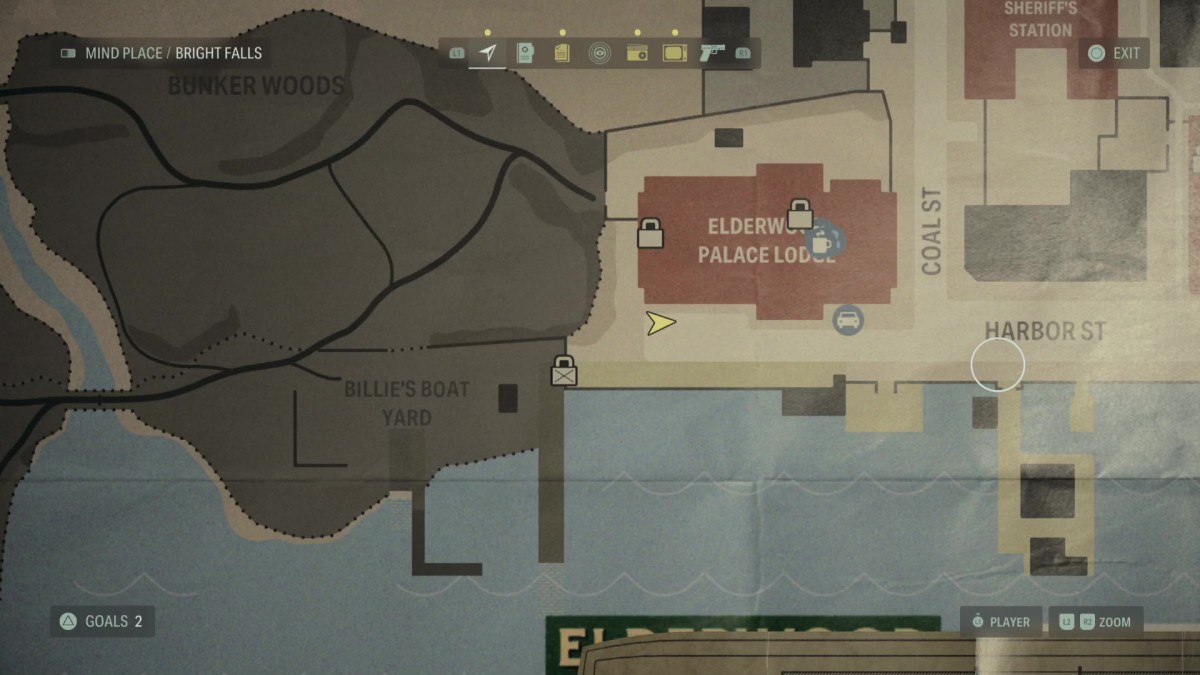
Task: Switch to the manuscript pages tab
Action: click(562, 53)
